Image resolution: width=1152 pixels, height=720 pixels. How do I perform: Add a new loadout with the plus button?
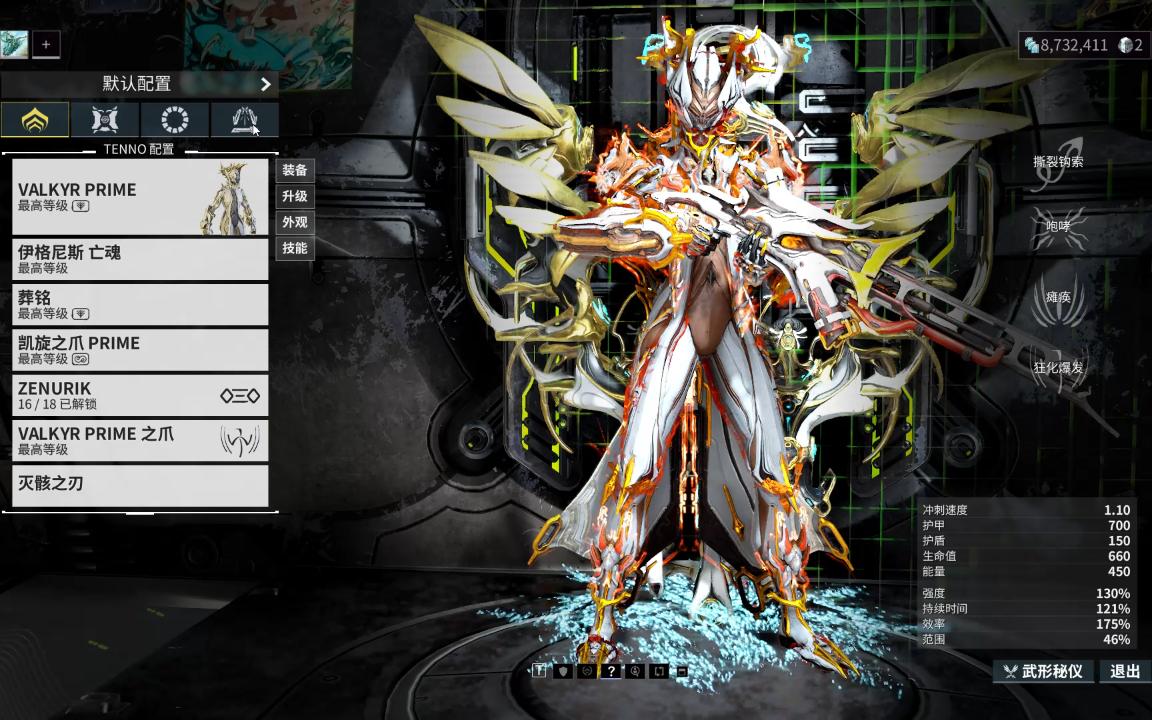(x=46, y=44)
